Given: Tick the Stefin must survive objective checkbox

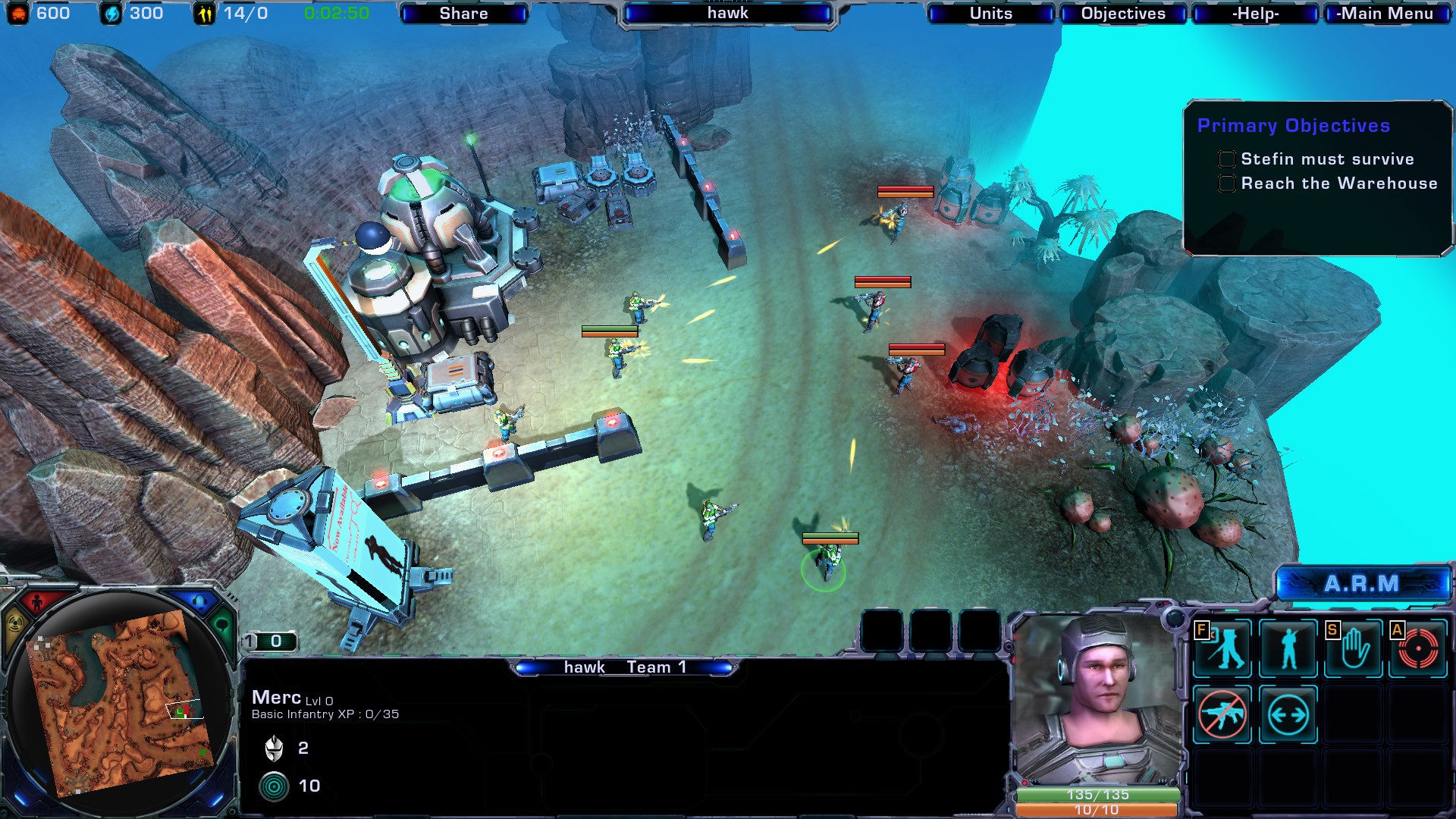Looking at the screenshot, I should point(1226,159).
